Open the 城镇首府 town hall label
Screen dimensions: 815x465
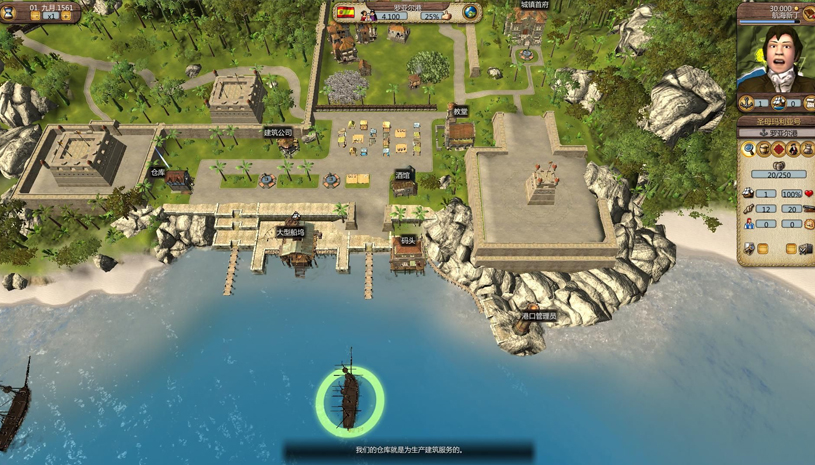click(x=534, y=5)
